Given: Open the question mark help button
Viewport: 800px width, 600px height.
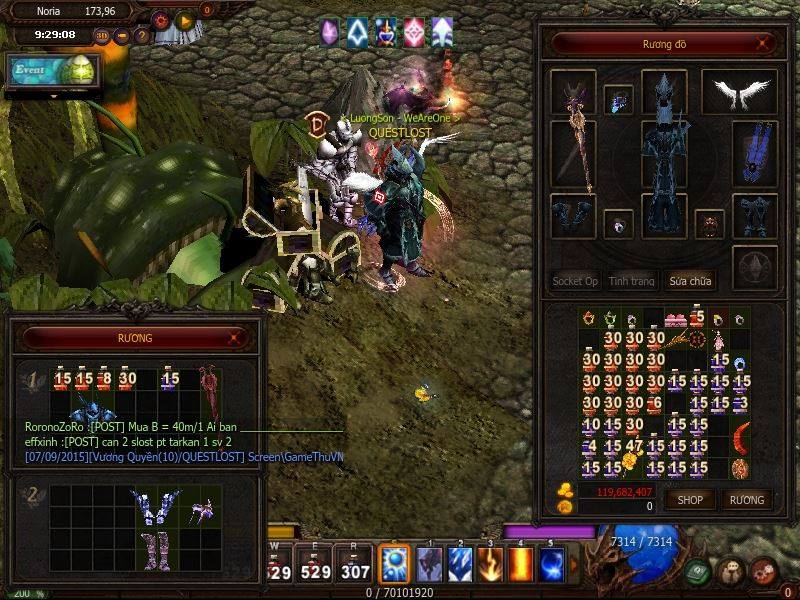Looking at the screenshot, I should pyautogui.click(x=142, y=36).
